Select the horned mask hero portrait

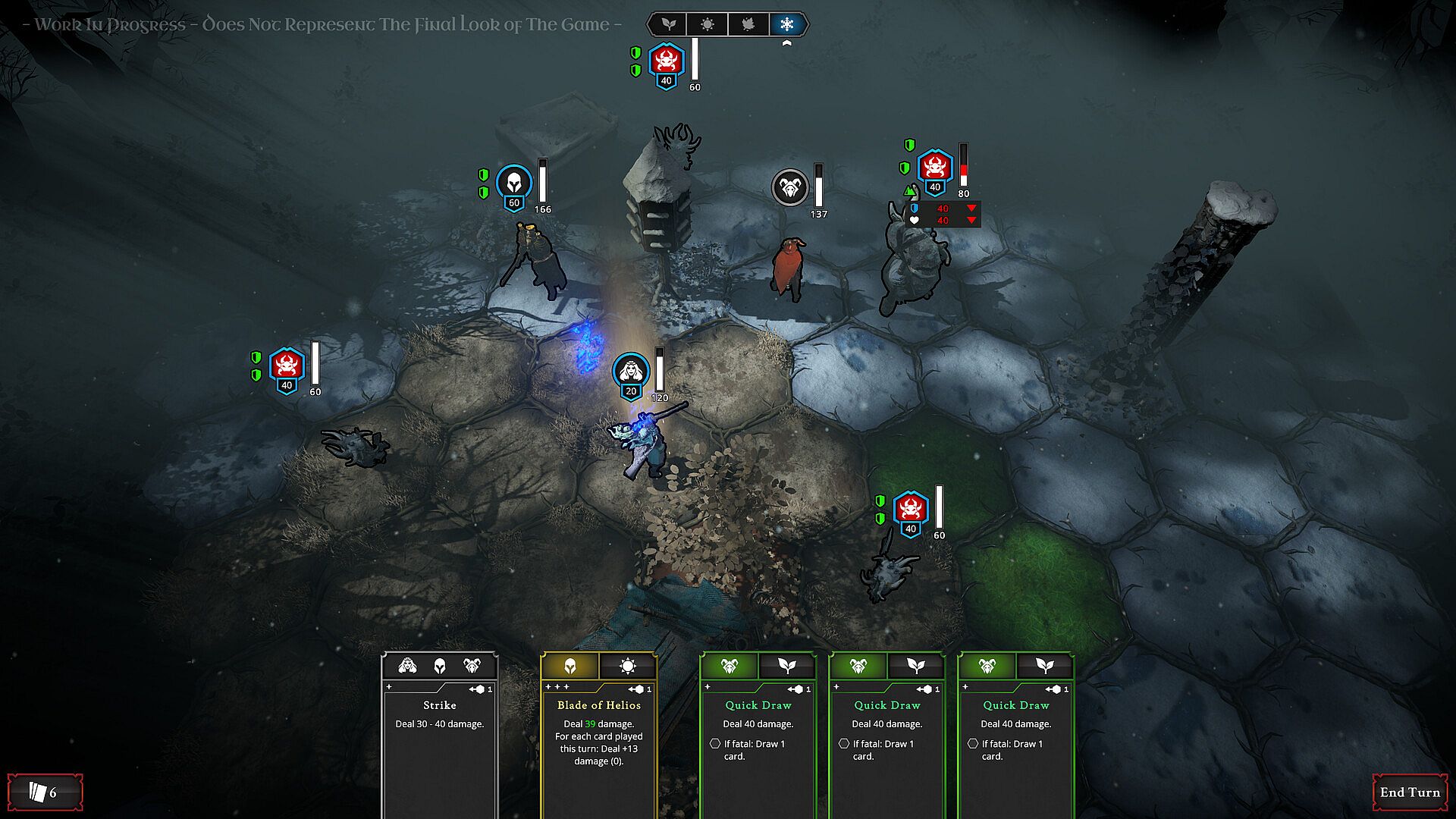coord(790,187)
